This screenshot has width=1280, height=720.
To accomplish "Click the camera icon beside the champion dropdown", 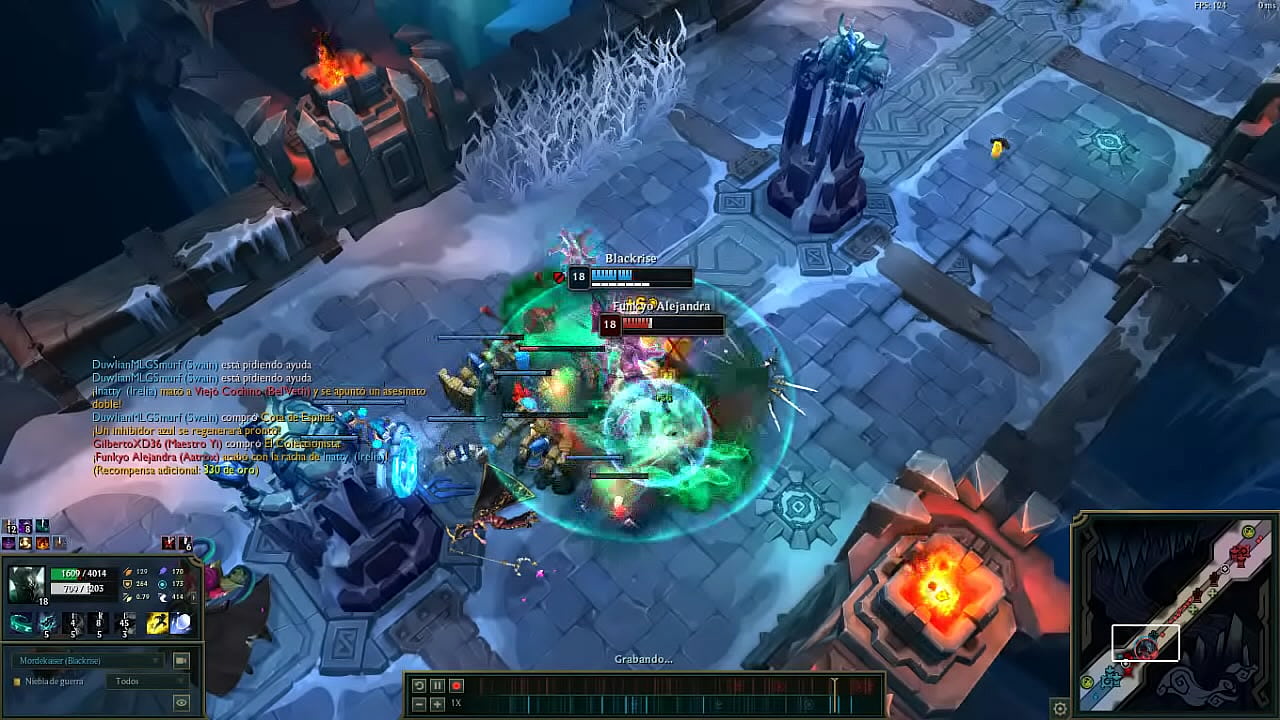I will pos(182,660).
